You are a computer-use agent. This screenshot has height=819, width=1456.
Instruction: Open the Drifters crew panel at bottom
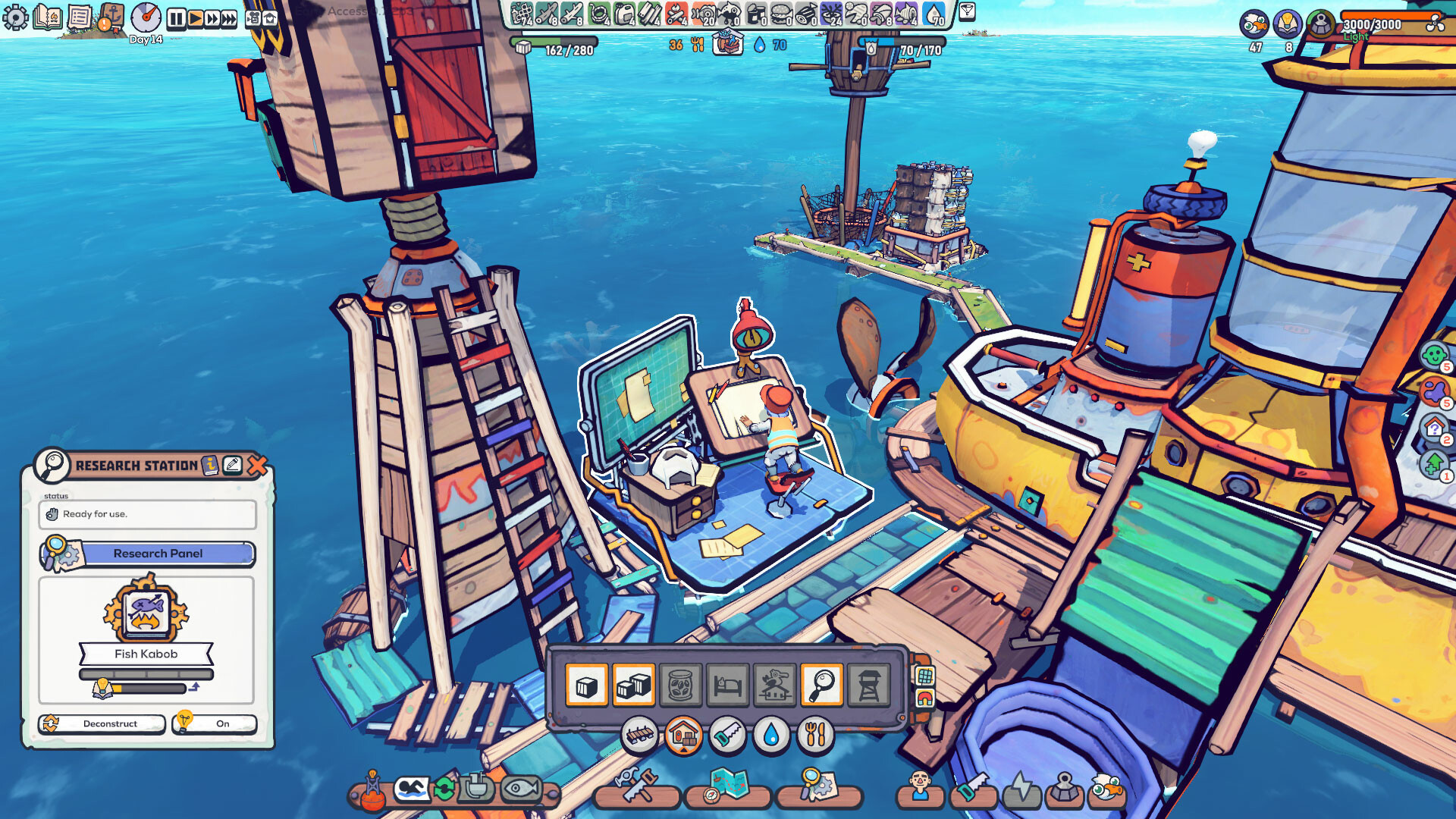point(920,789)
